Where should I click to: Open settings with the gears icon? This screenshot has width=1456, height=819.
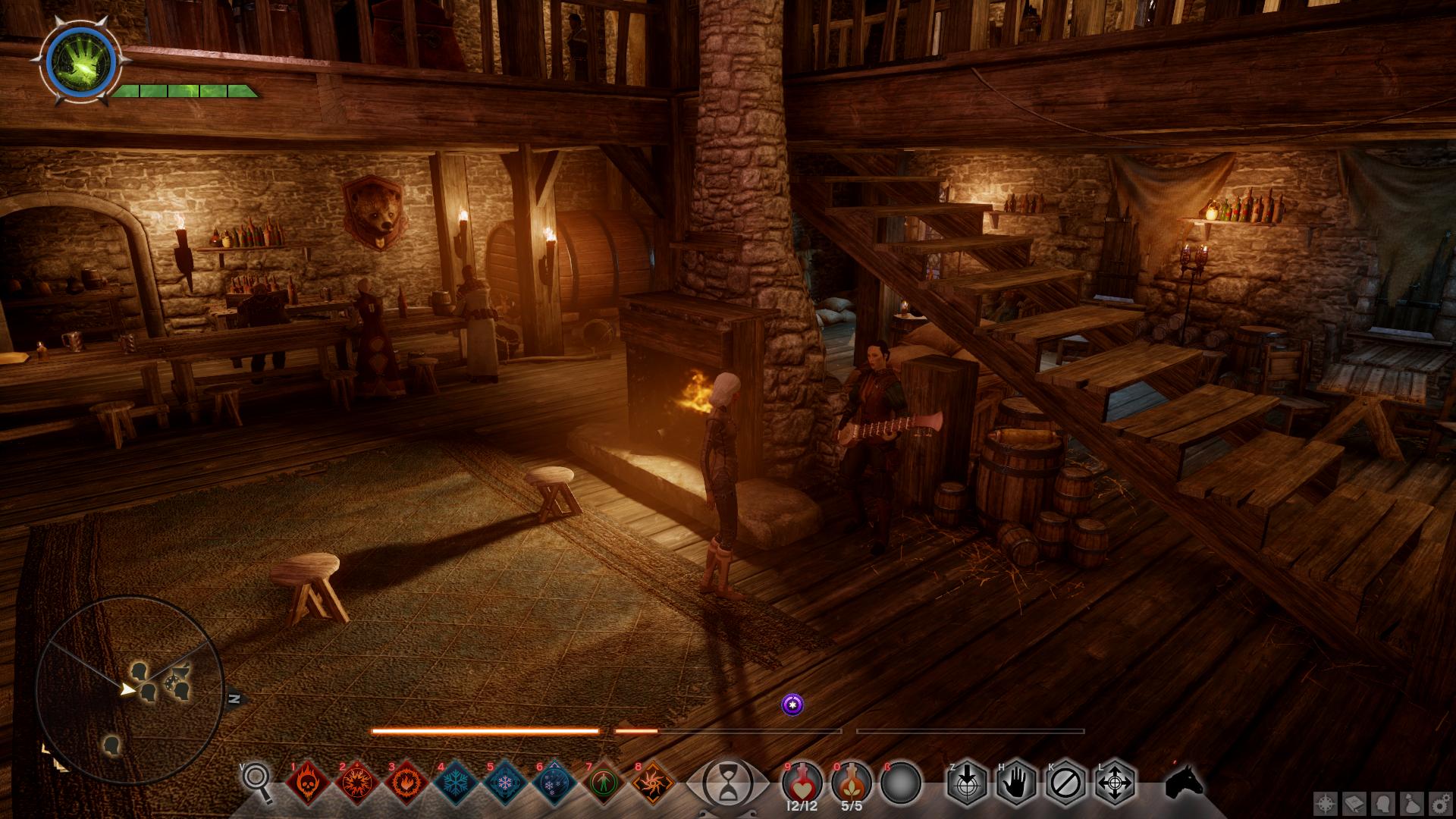coord(1439,803)
